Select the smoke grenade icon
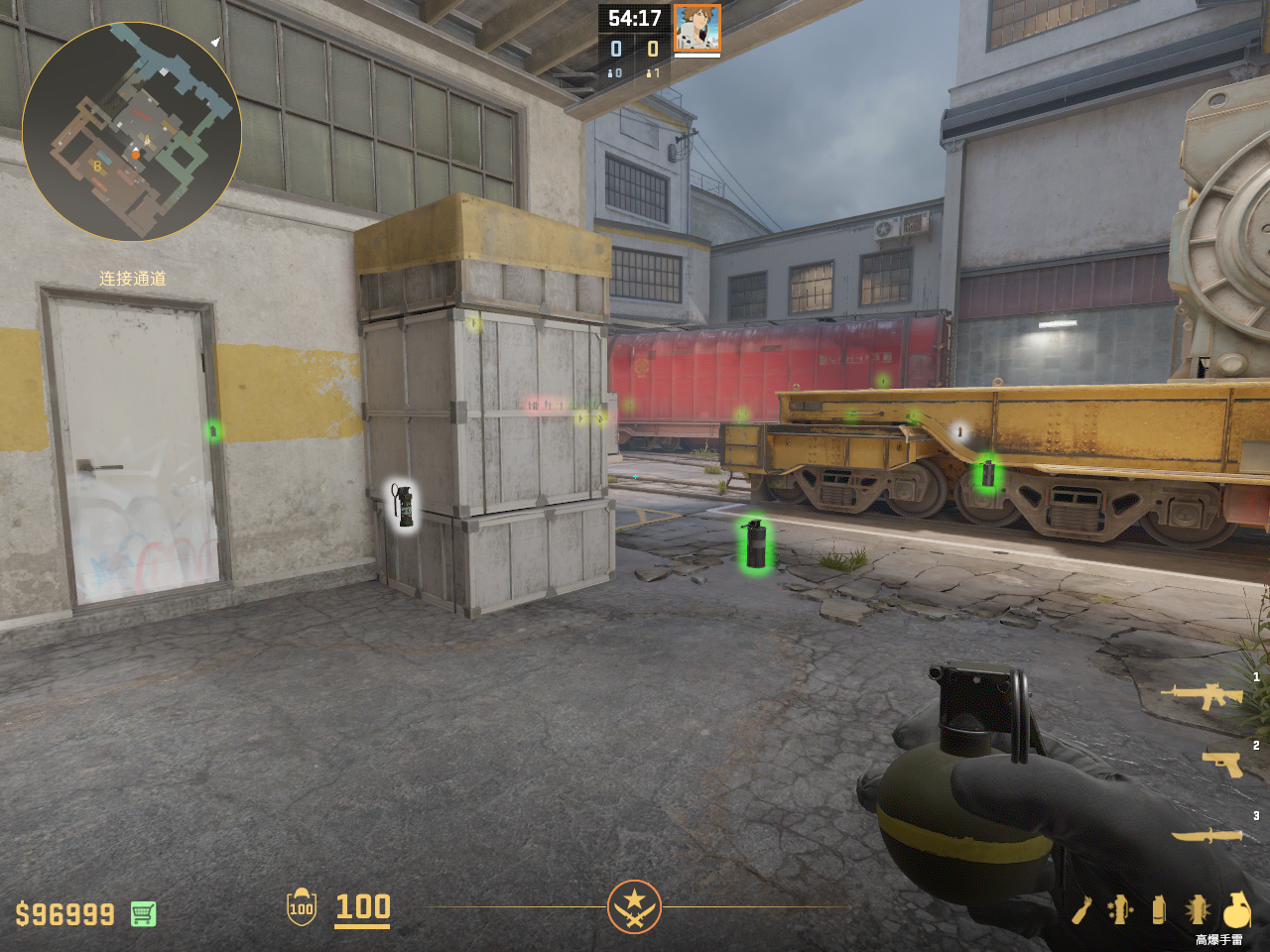Viewport: 1270px width, 952px height. (1159, 909)
